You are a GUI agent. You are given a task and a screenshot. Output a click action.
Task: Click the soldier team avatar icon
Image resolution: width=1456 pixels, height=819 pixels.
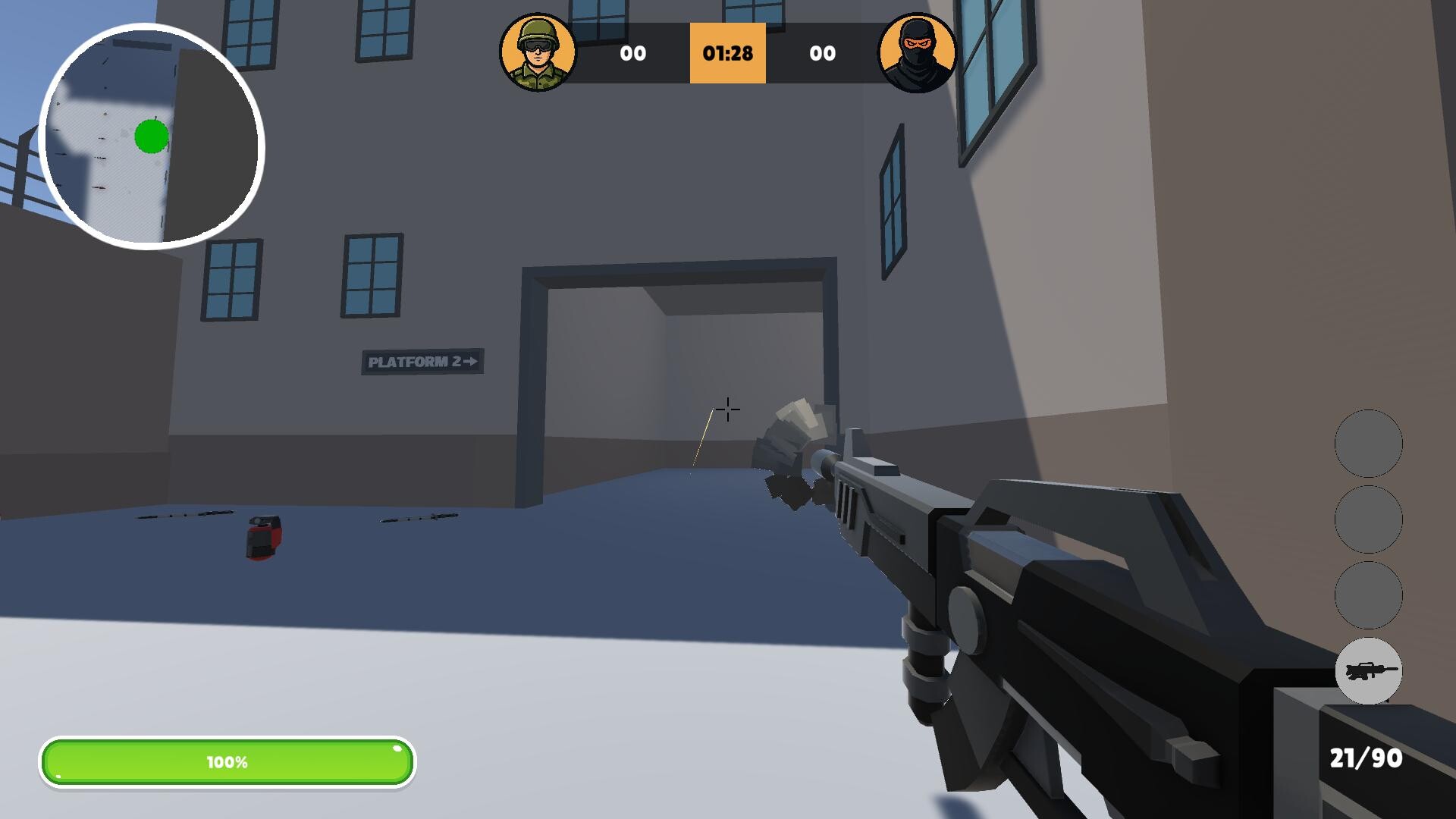click(539, 52)
